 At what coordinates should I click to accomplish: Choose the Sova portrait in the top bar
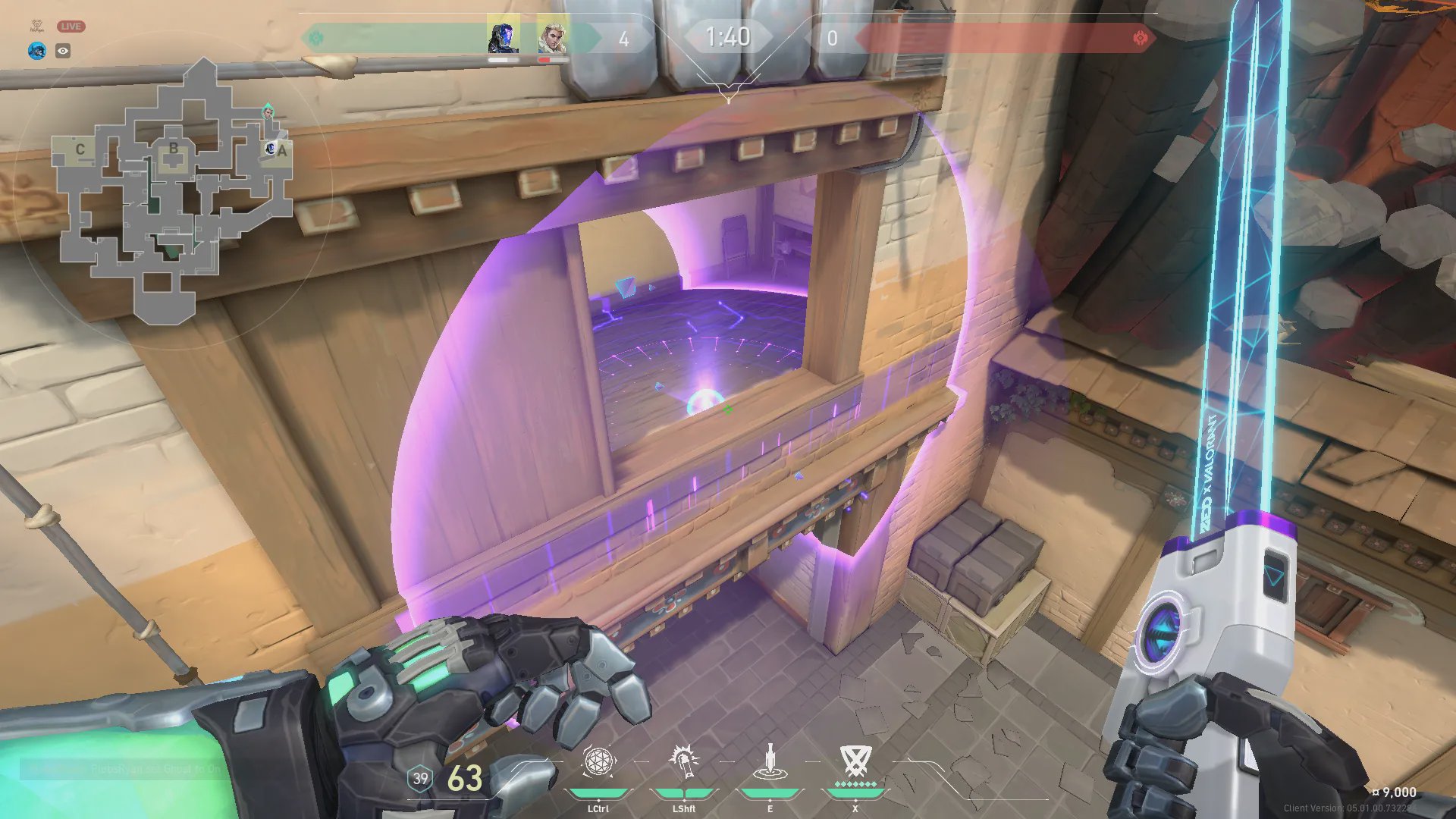(x=553, y=36)
